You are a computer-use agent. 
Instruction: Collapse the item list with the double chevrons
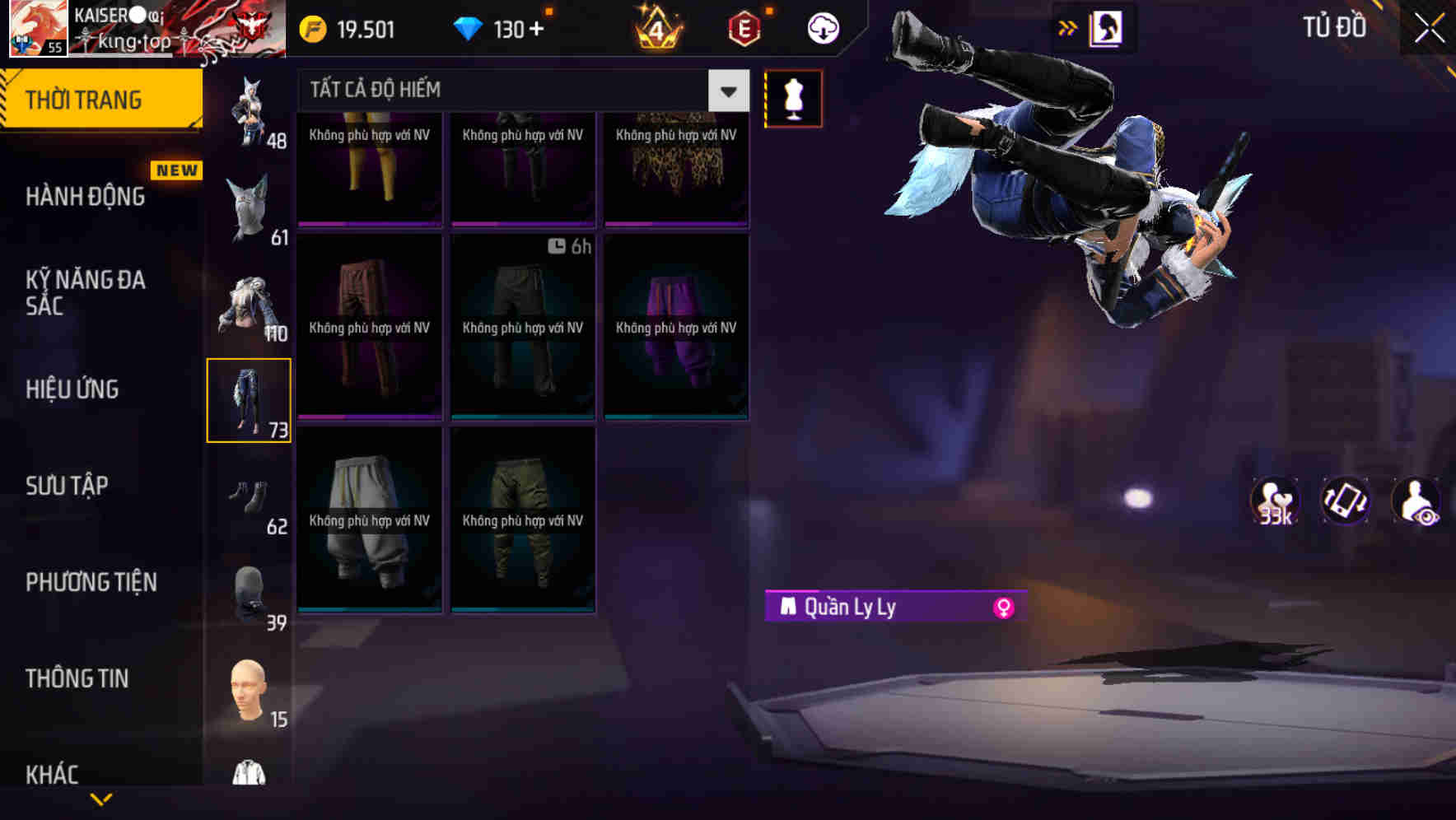tap(1066, 27)
